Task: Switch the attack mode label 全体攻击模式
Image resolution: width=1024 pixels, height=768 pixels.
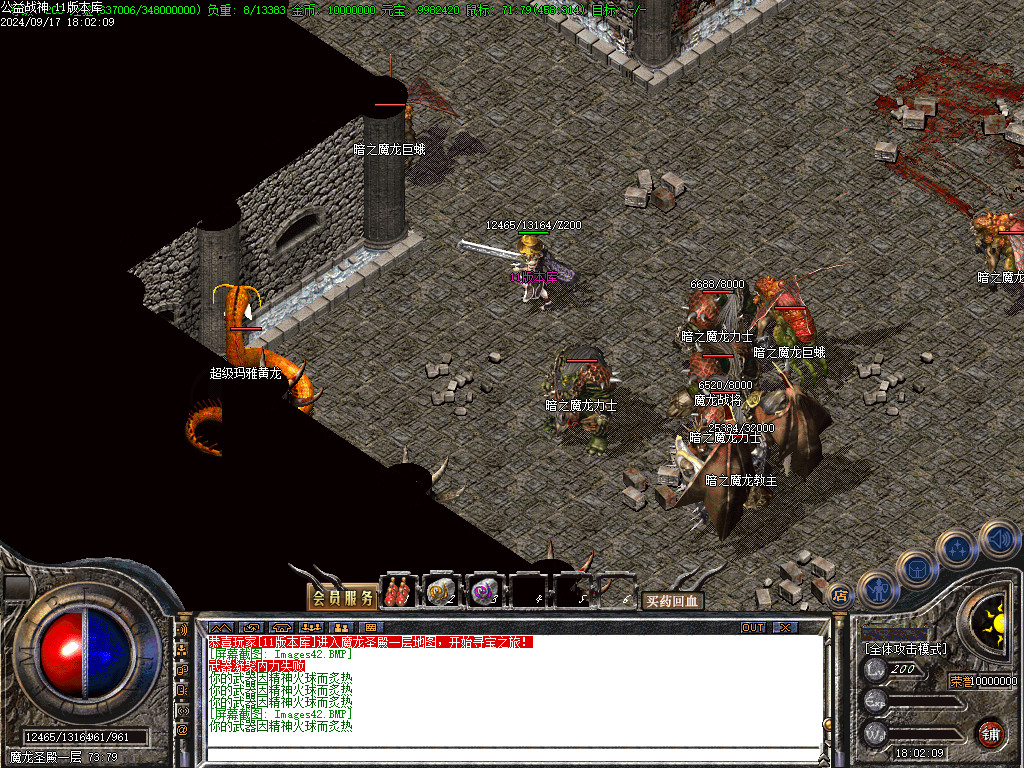Action: click(x=906, y=649)
